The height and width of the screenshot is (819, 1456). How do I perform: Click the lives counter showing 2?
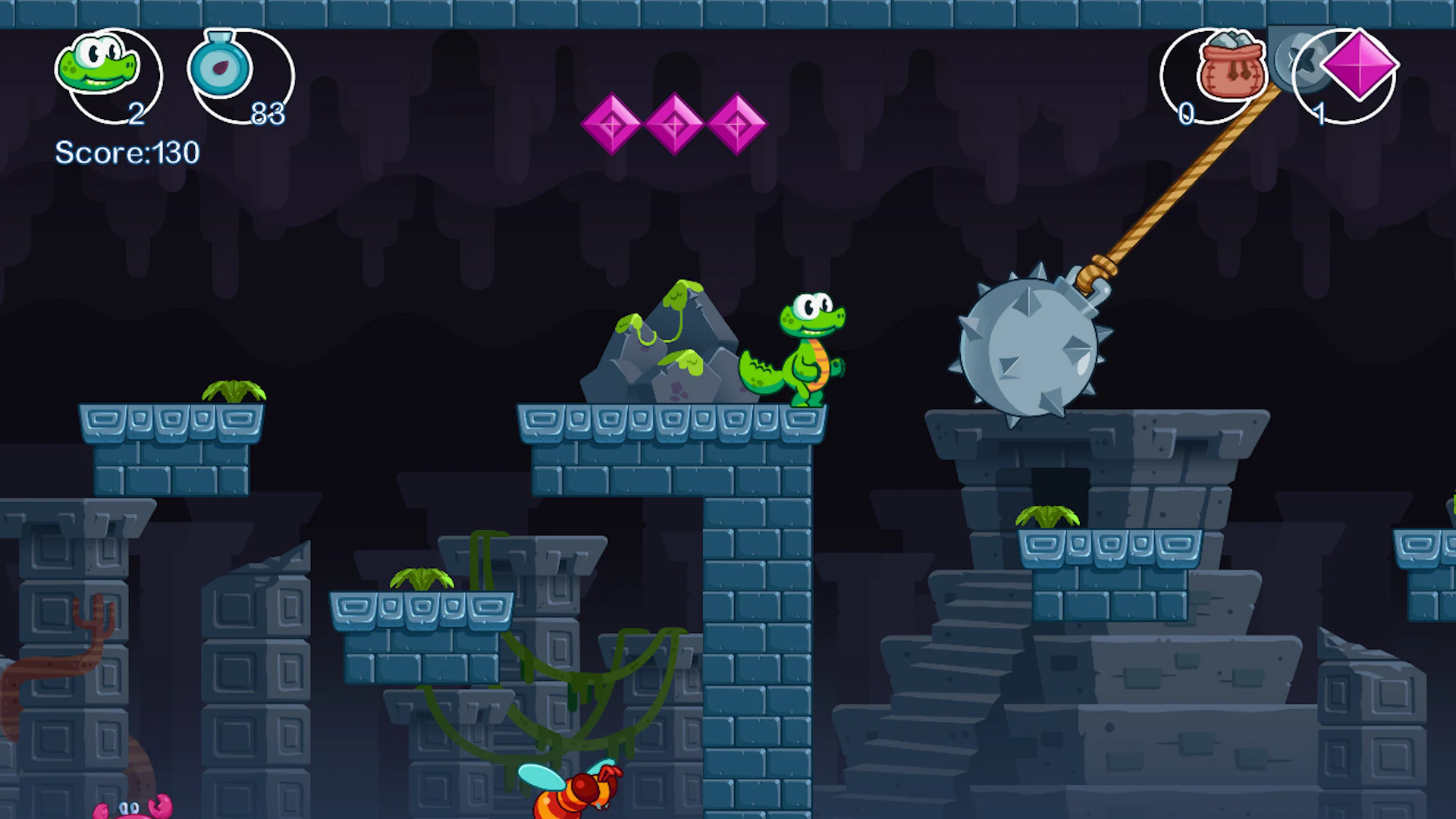[136, 115]
